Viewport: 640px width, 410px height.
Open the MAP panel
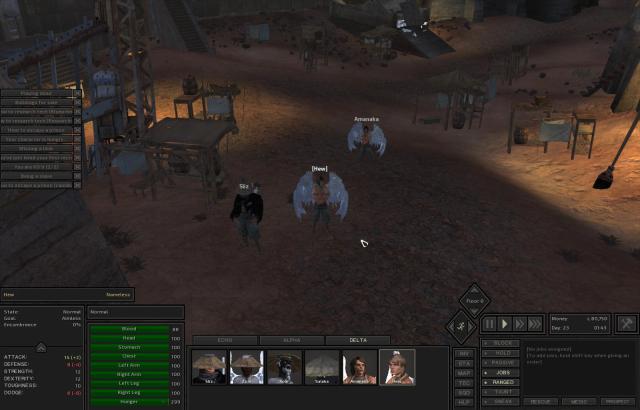click(x=464, y=373)
